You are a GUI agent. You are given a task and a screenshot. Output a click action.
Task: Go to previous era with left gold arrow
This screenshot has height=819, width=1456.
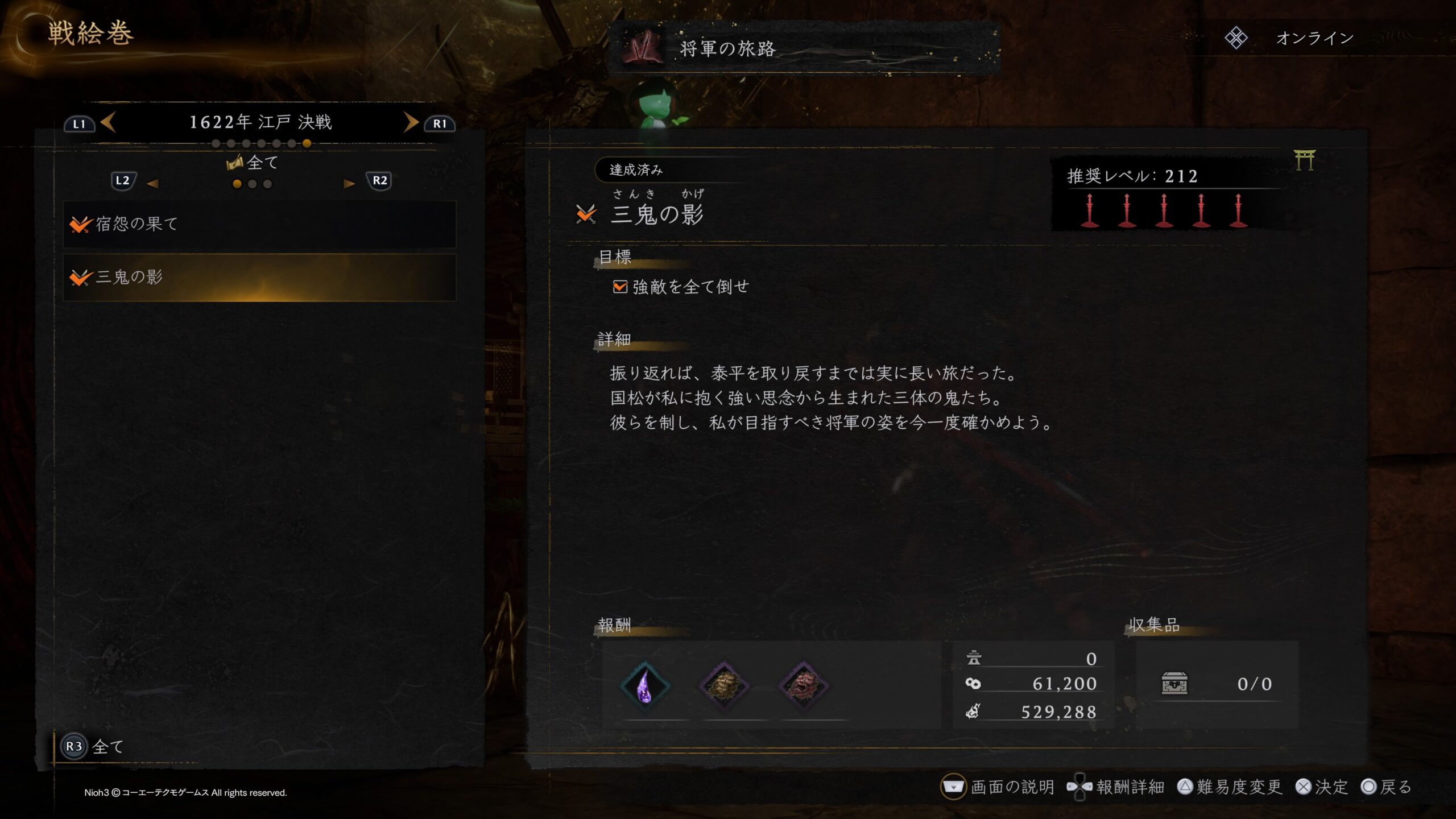(108, 122)
